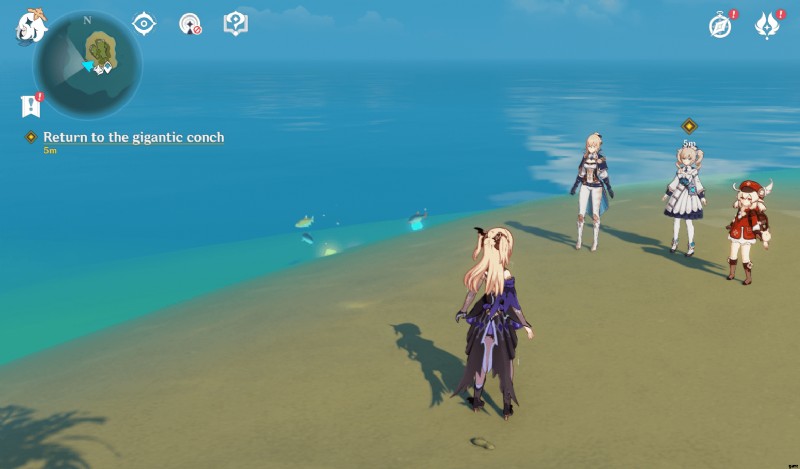The width and height of the screenshot is (800, 469).
Task: Open the winged star Wish icon
Action: tap(767, 26)
